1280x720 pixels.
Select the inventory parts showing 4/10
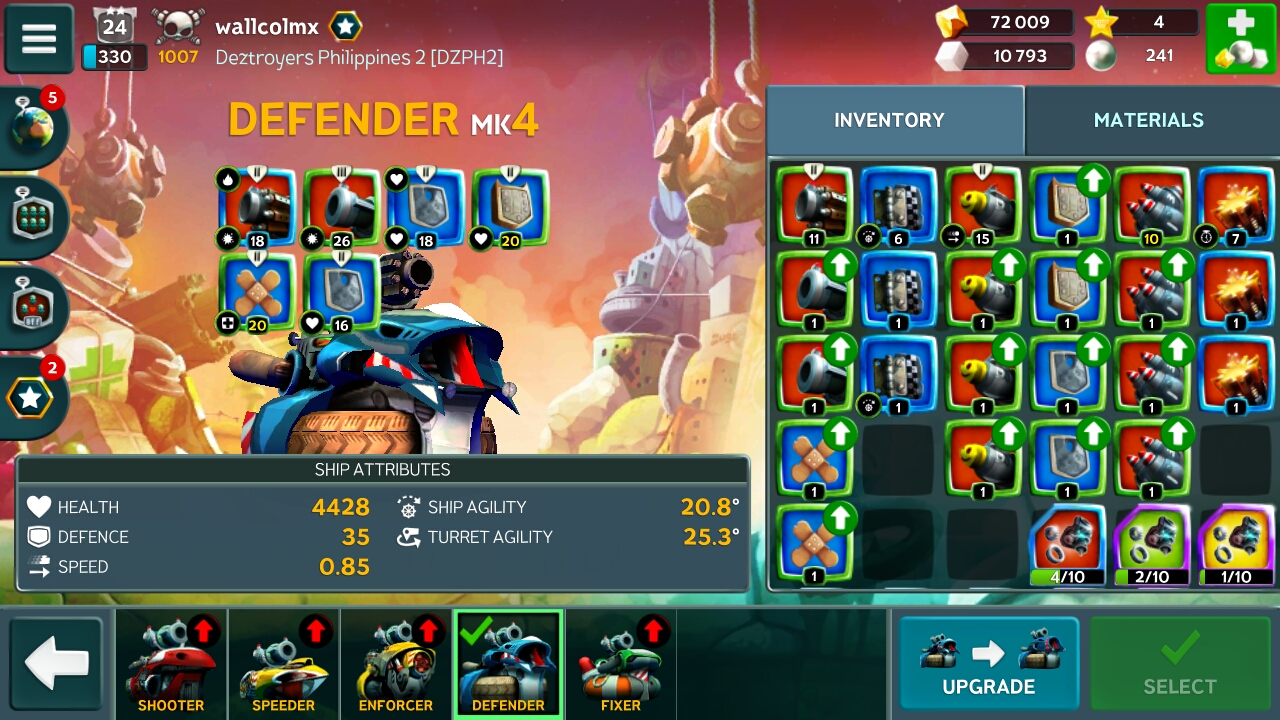[1067, 545]
